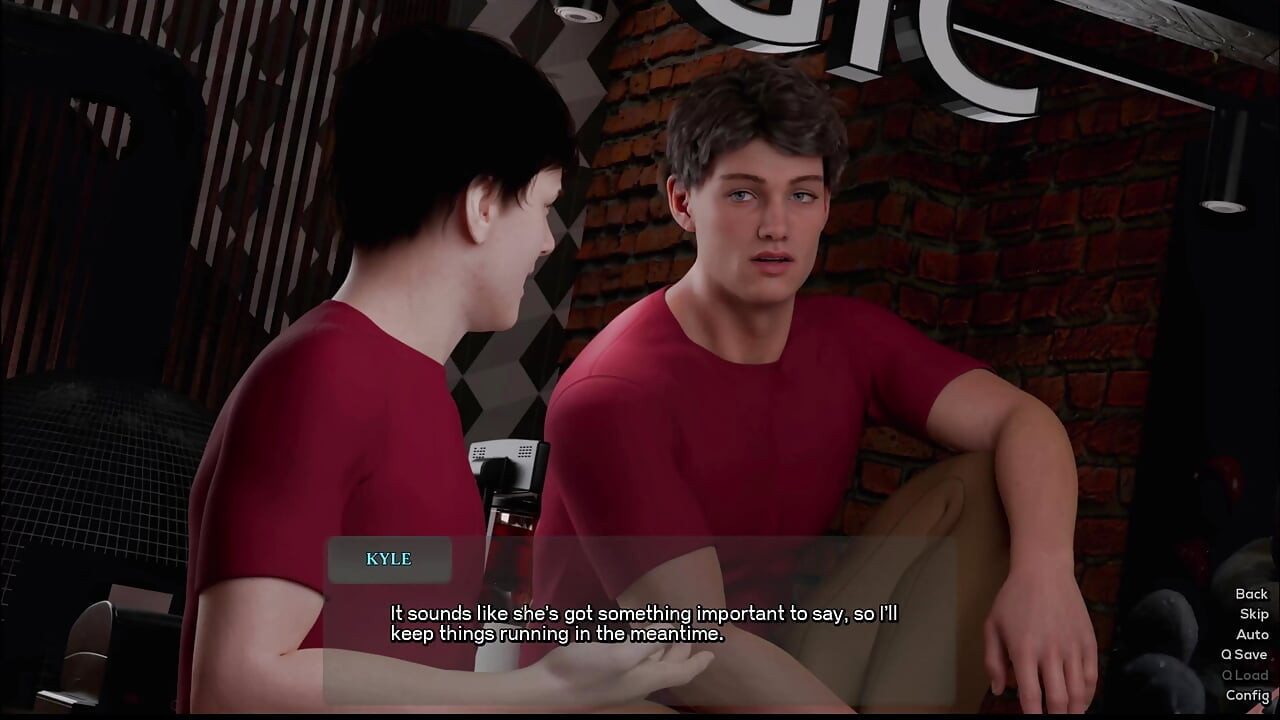1280x720 pixels.
Task: Quick save with Q Save
Action: 1244,654
